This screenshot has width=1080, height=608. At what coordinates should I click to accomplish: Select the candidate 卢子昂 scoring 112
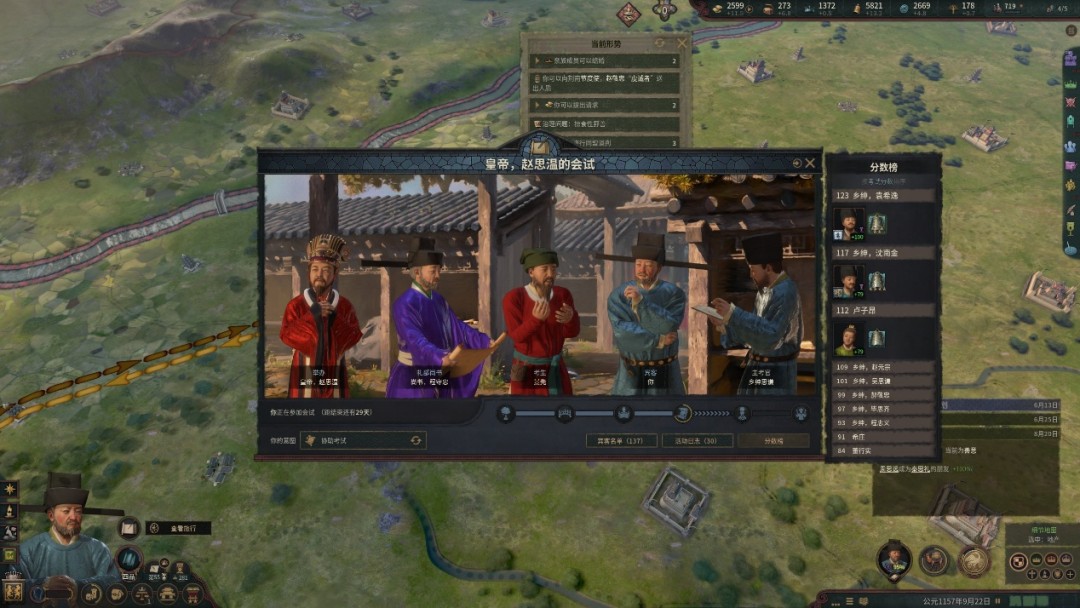click(849, 339)
